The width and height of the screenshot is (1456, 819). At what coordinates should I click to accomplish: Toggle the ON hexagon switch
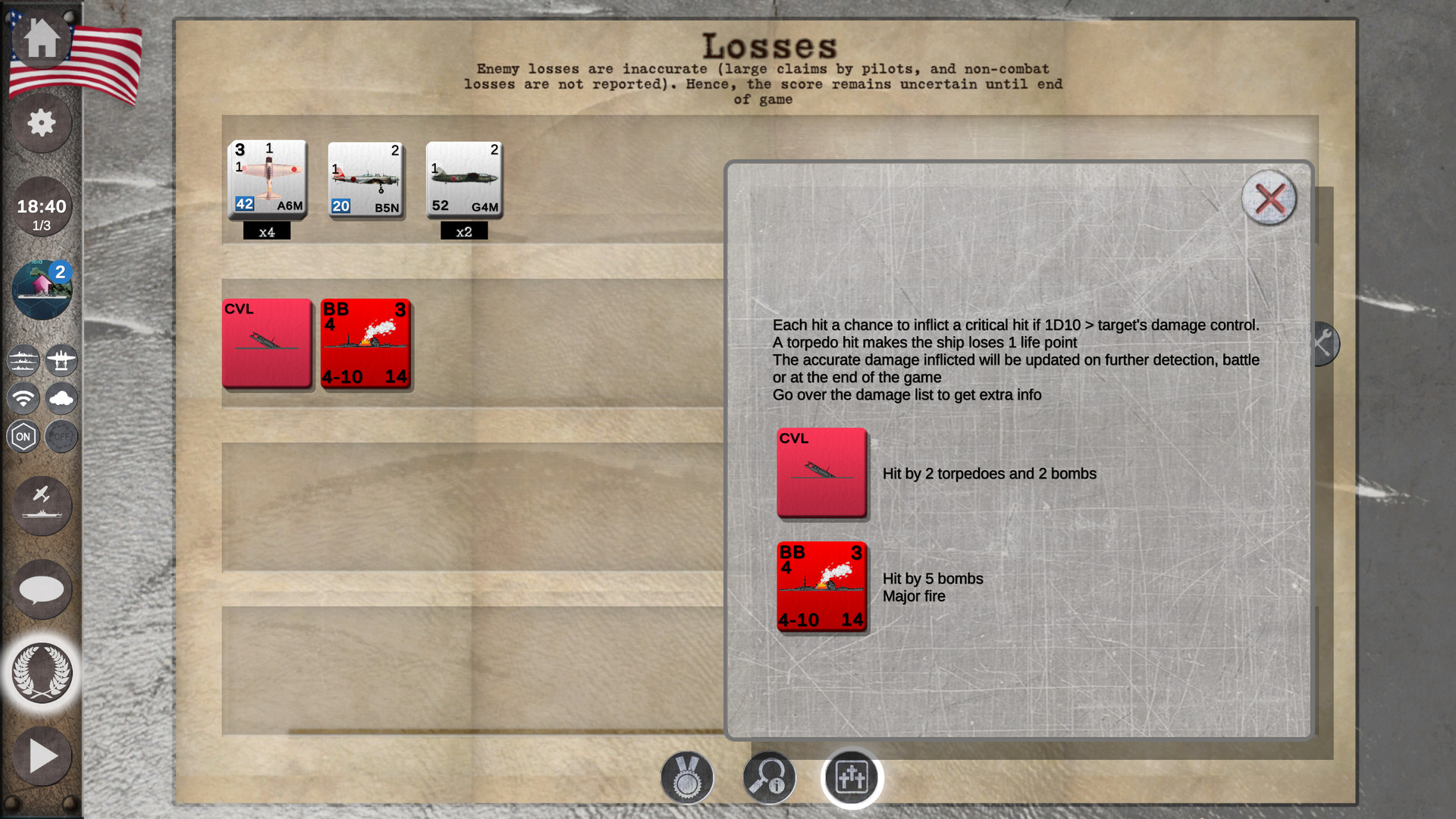[24, 436]
